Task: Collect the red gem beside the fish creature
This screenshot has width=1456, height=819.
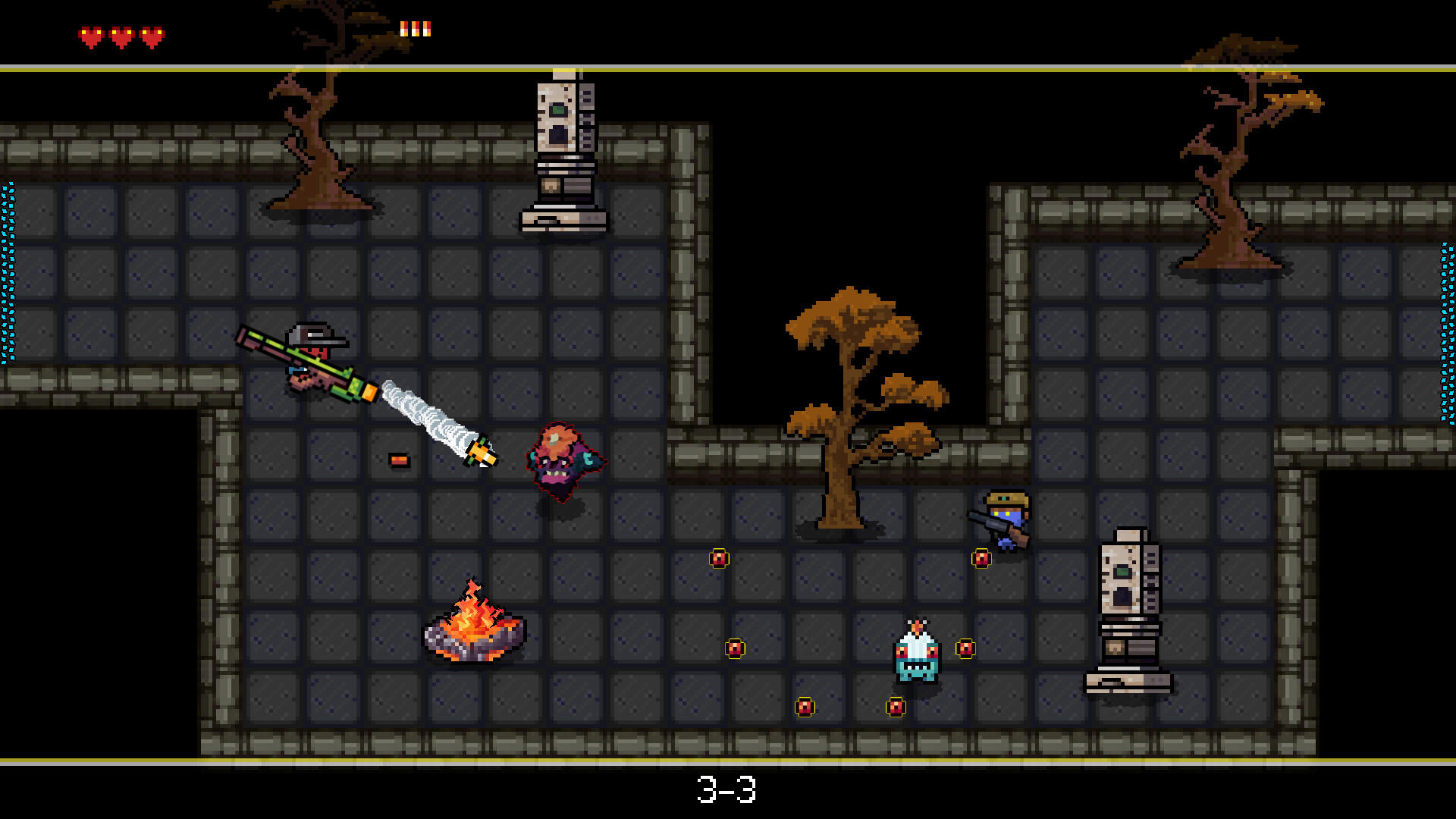Action: click(x=965, y=650)
